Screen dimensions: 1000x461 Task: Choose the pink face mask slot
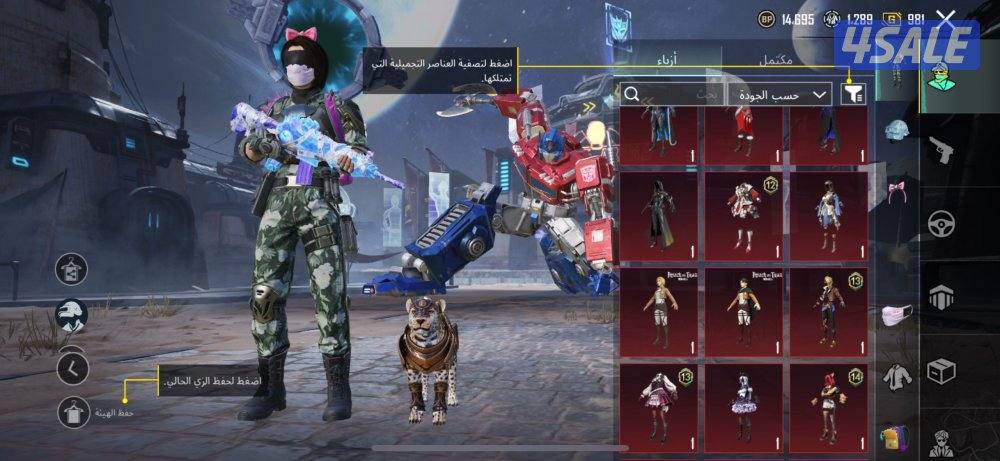(895, 316)
